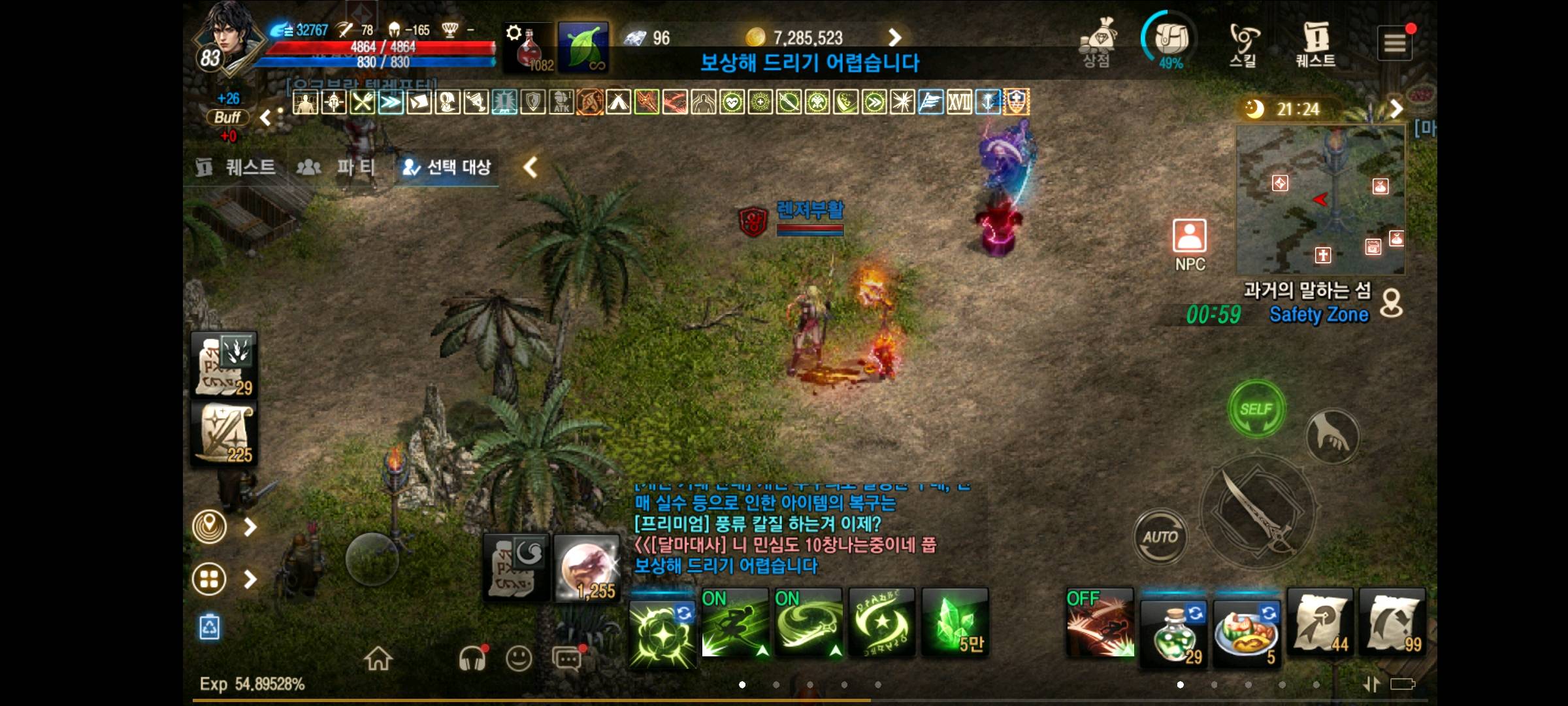This screenshot has width=1568, height=706.
Task: Select the 선택 대상 target tab
Action: (x=446, y=168)
